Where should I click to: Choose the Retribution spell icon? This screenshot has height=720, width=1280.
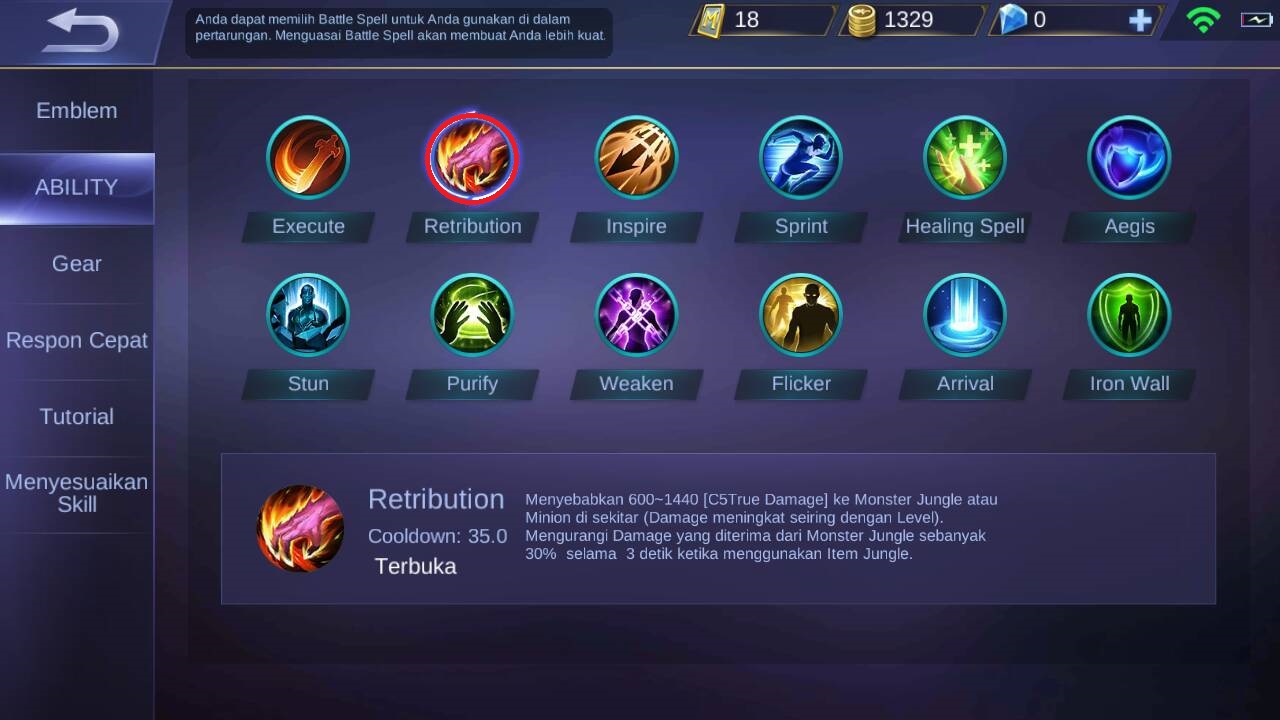point(472,158)
